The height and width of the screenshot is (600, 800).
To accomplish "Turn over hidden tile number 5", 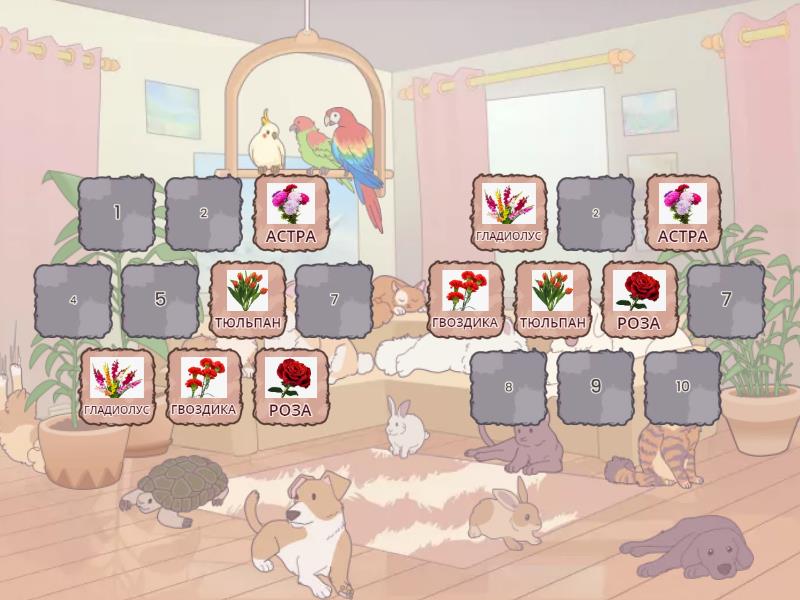I will 160,300.
